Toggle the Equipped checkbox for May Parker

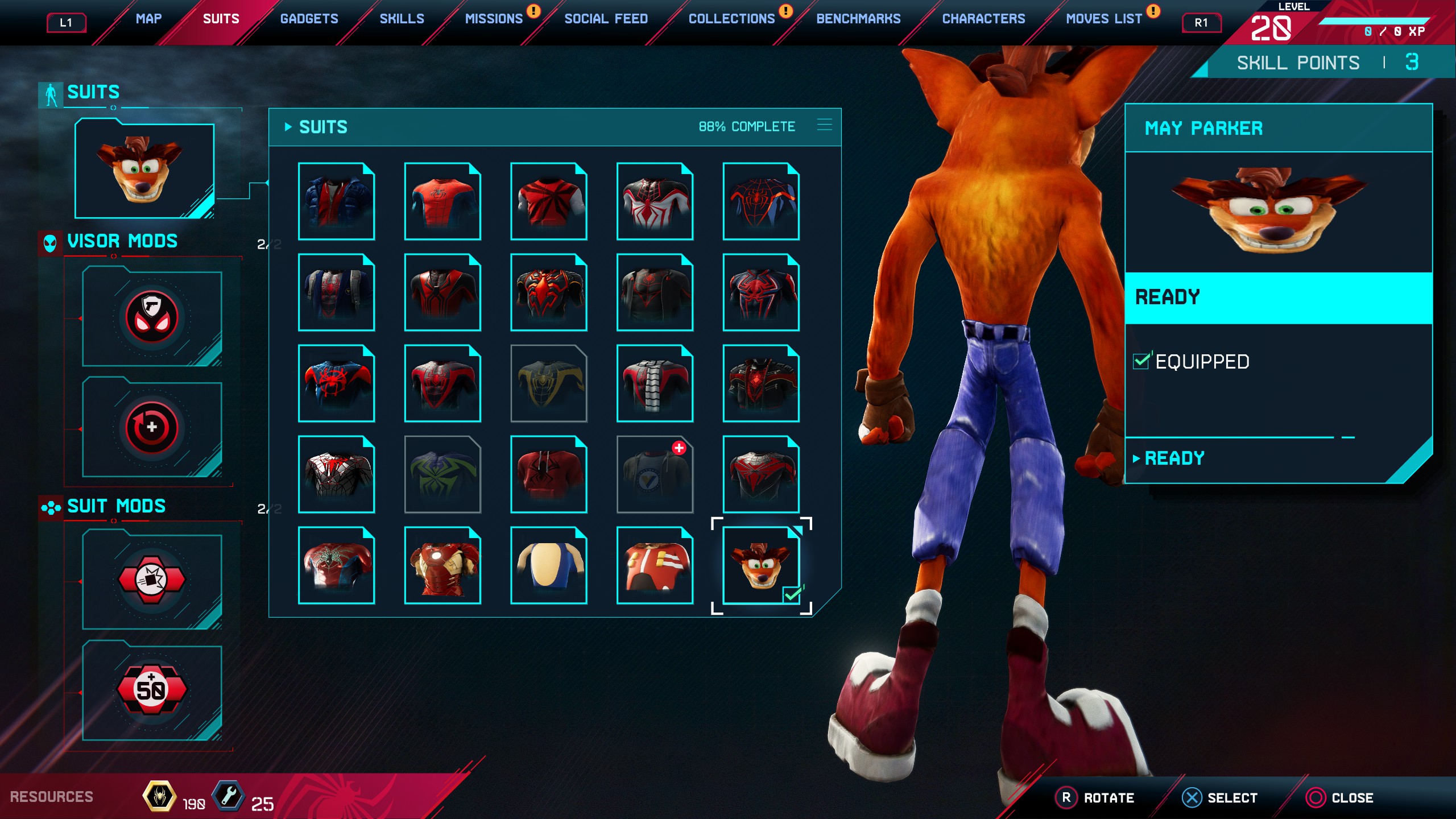(x=1141, y=360)
